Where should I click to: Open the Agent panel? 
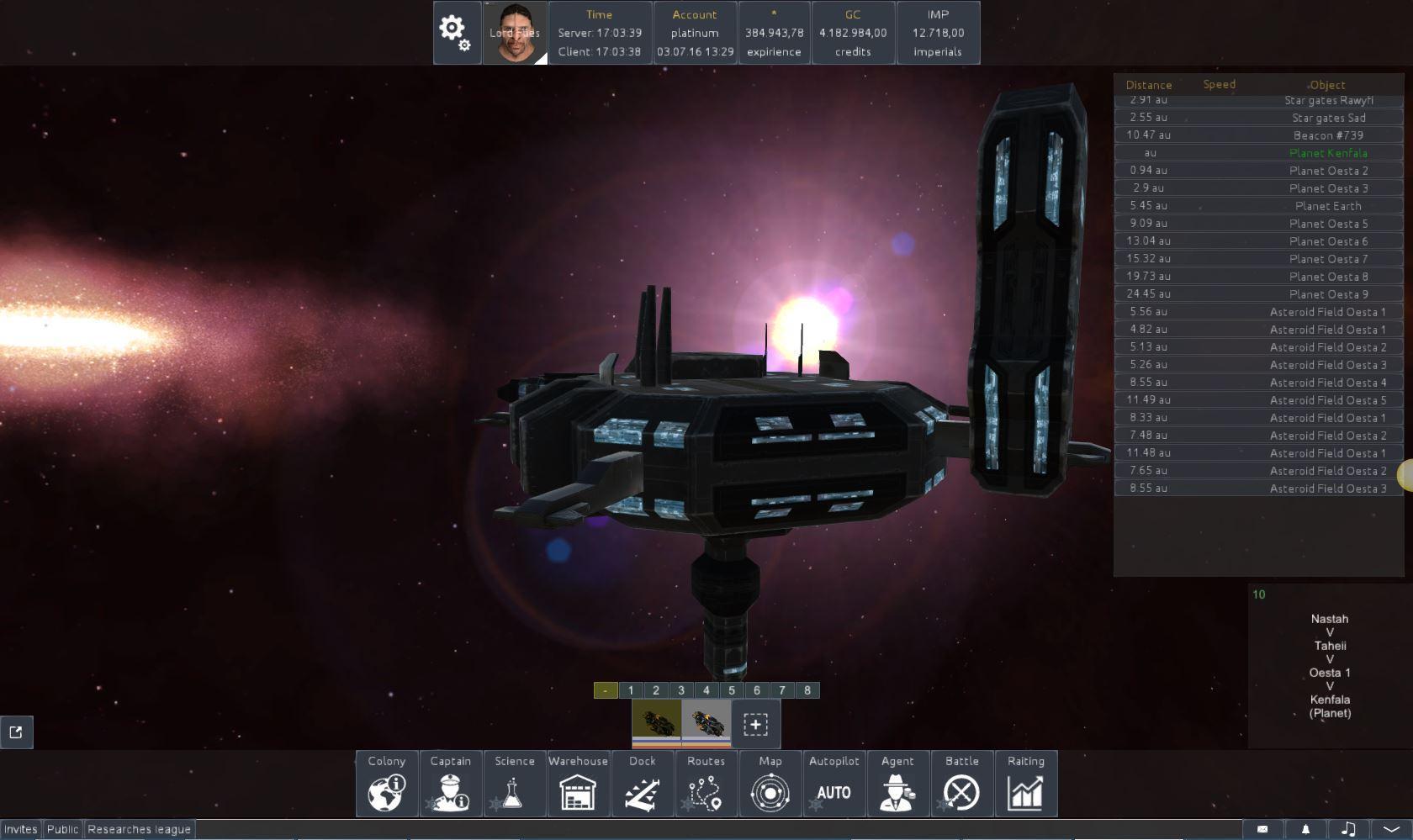click(x=898, y=784)
